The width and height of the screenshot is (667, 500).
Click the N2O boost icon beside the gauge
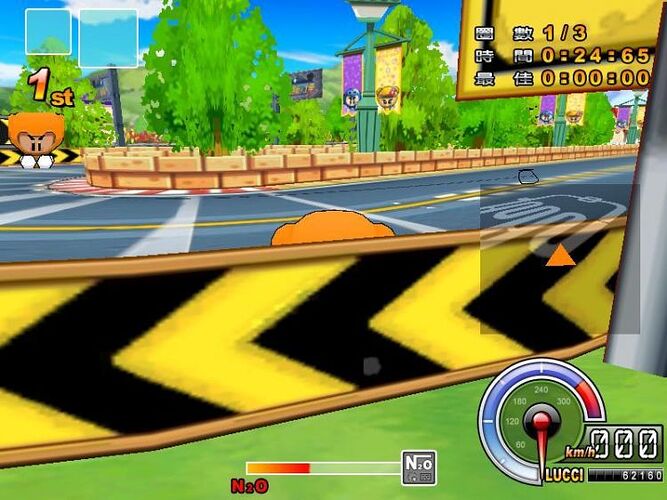pyautogui.click(x=418, y=467)
